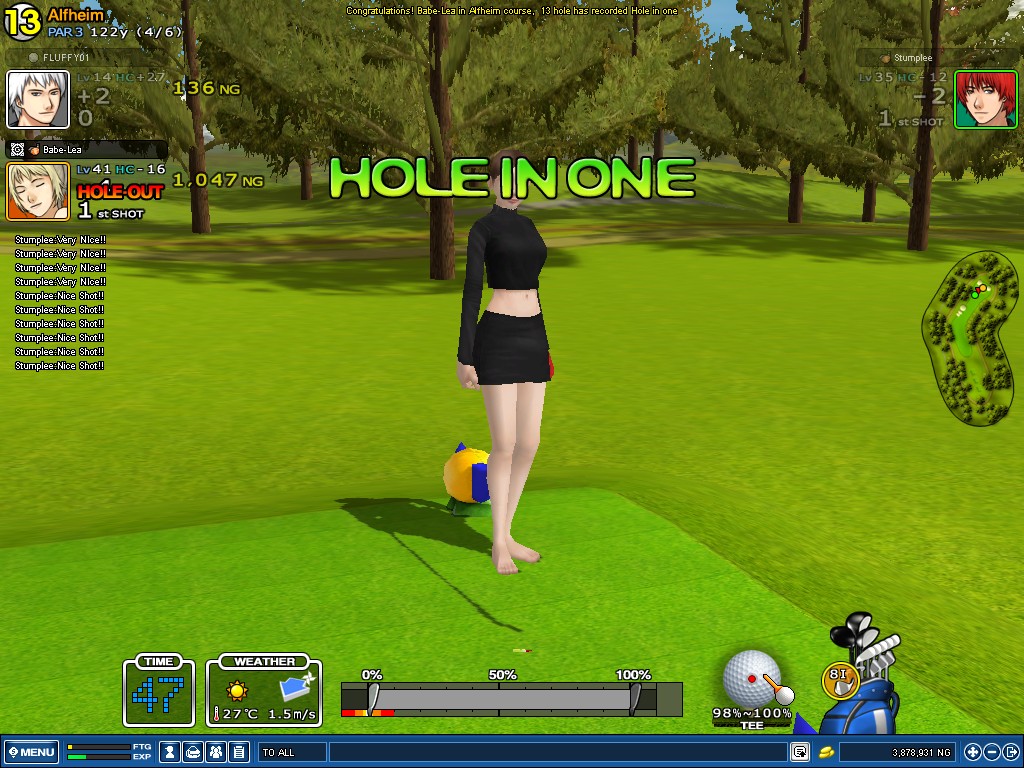Screen dimensions: 1024x768
Task: Open the MENU button
Action: (32, 752)
